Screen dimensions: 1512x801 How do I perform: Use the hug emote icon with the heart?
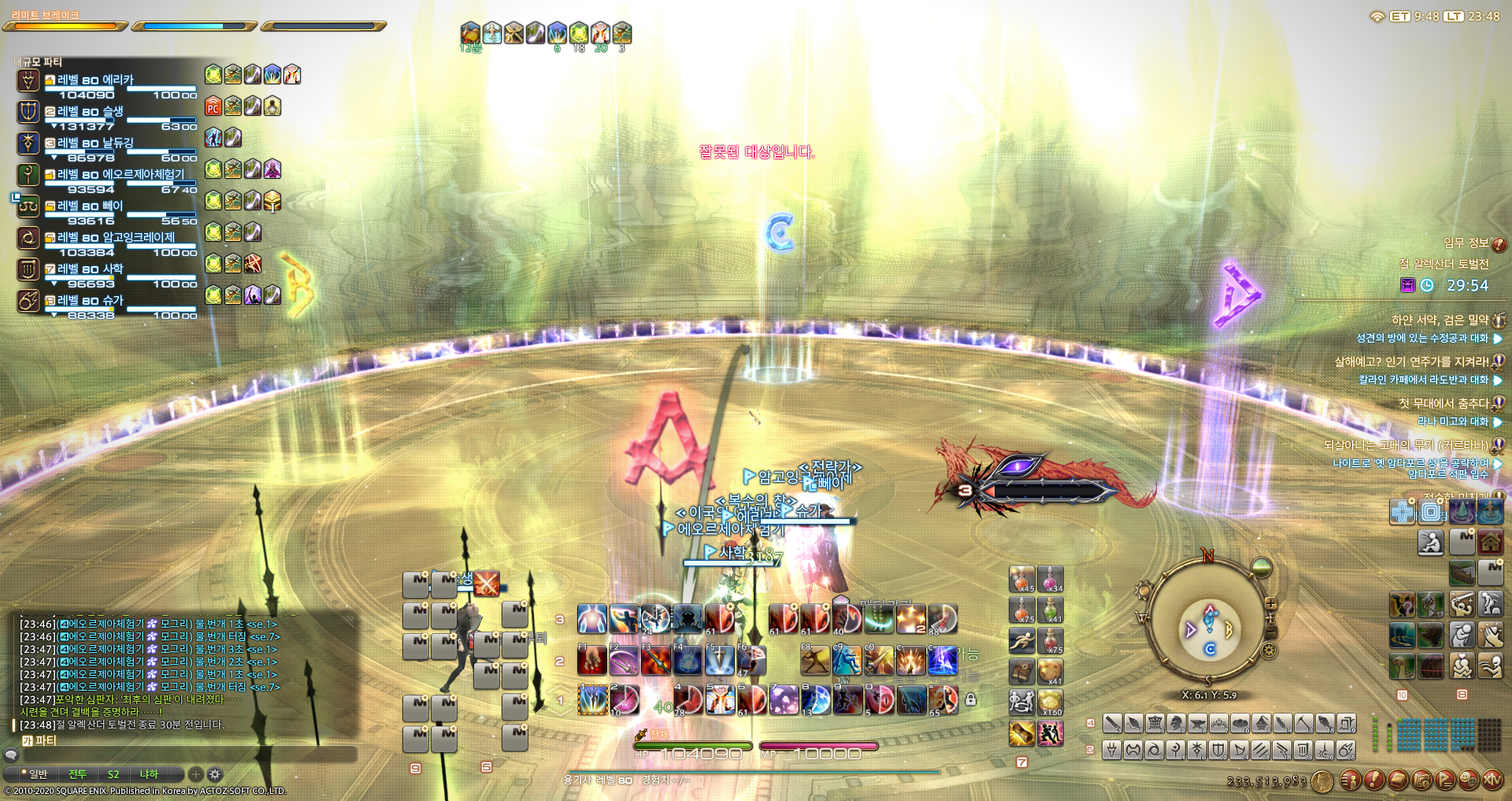click(1462, 666)
